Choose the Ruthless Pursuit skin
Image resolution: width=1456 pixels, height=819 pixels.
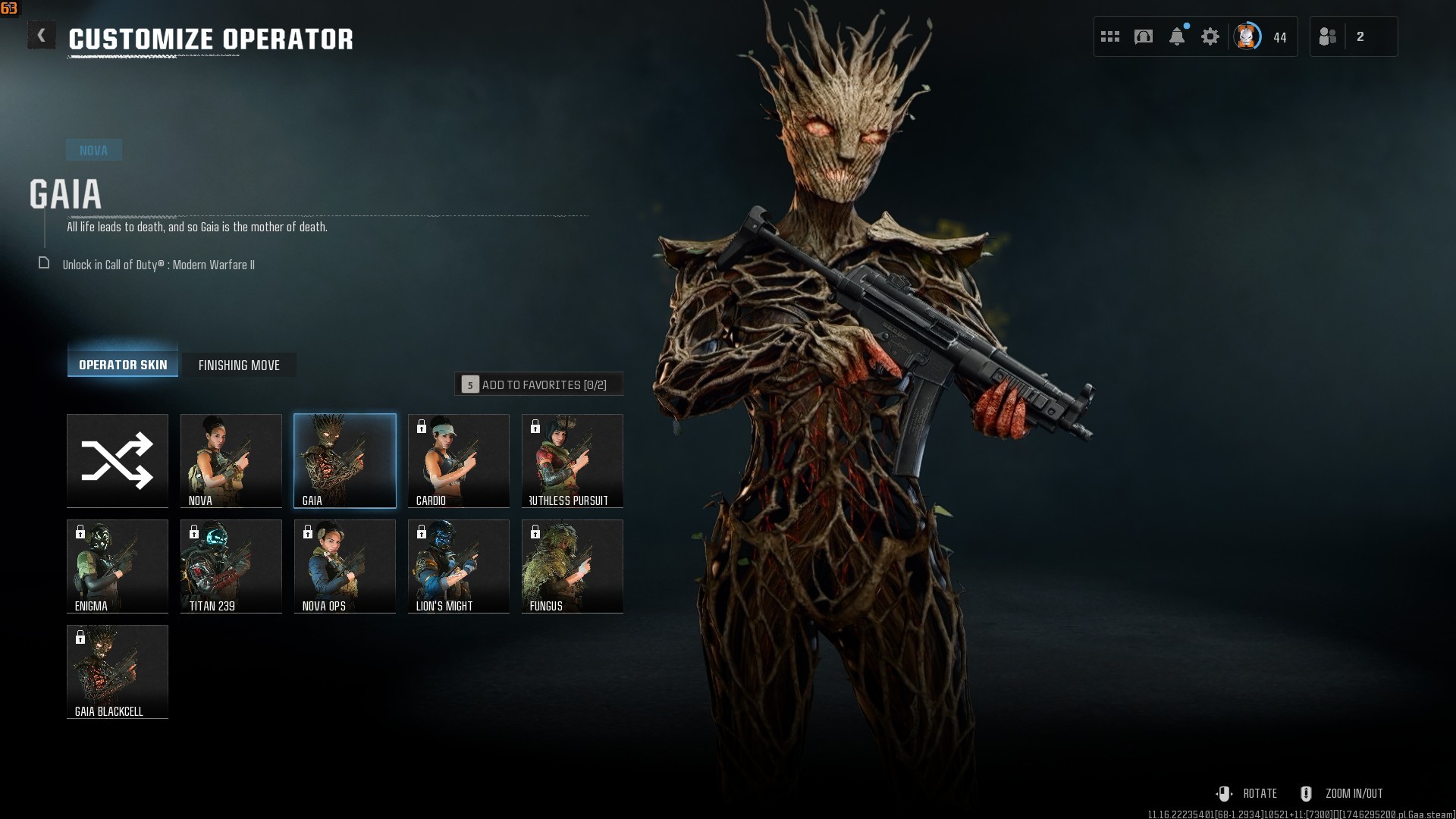click(573, 460)
